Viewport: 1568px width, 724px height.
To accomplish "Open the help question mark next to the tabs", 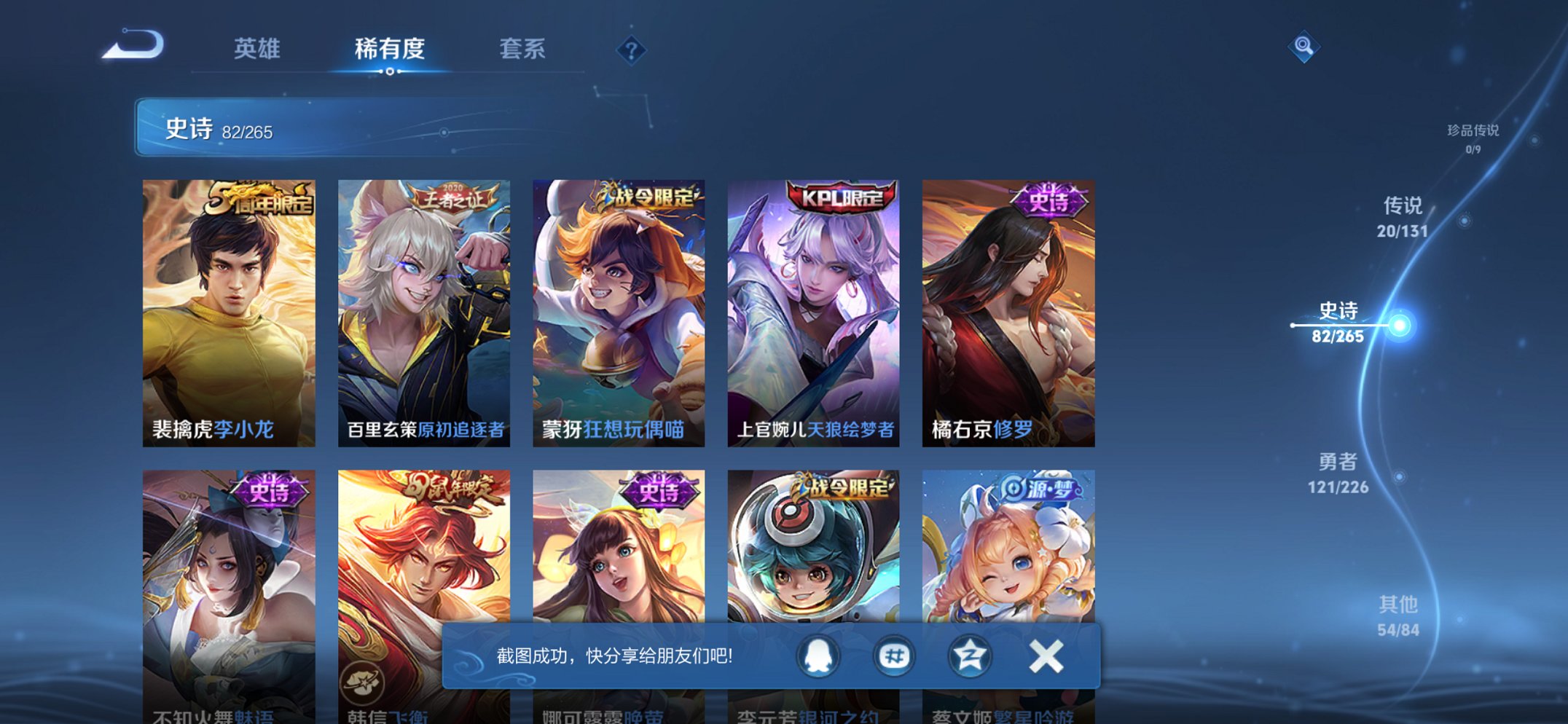I will 632,50.
